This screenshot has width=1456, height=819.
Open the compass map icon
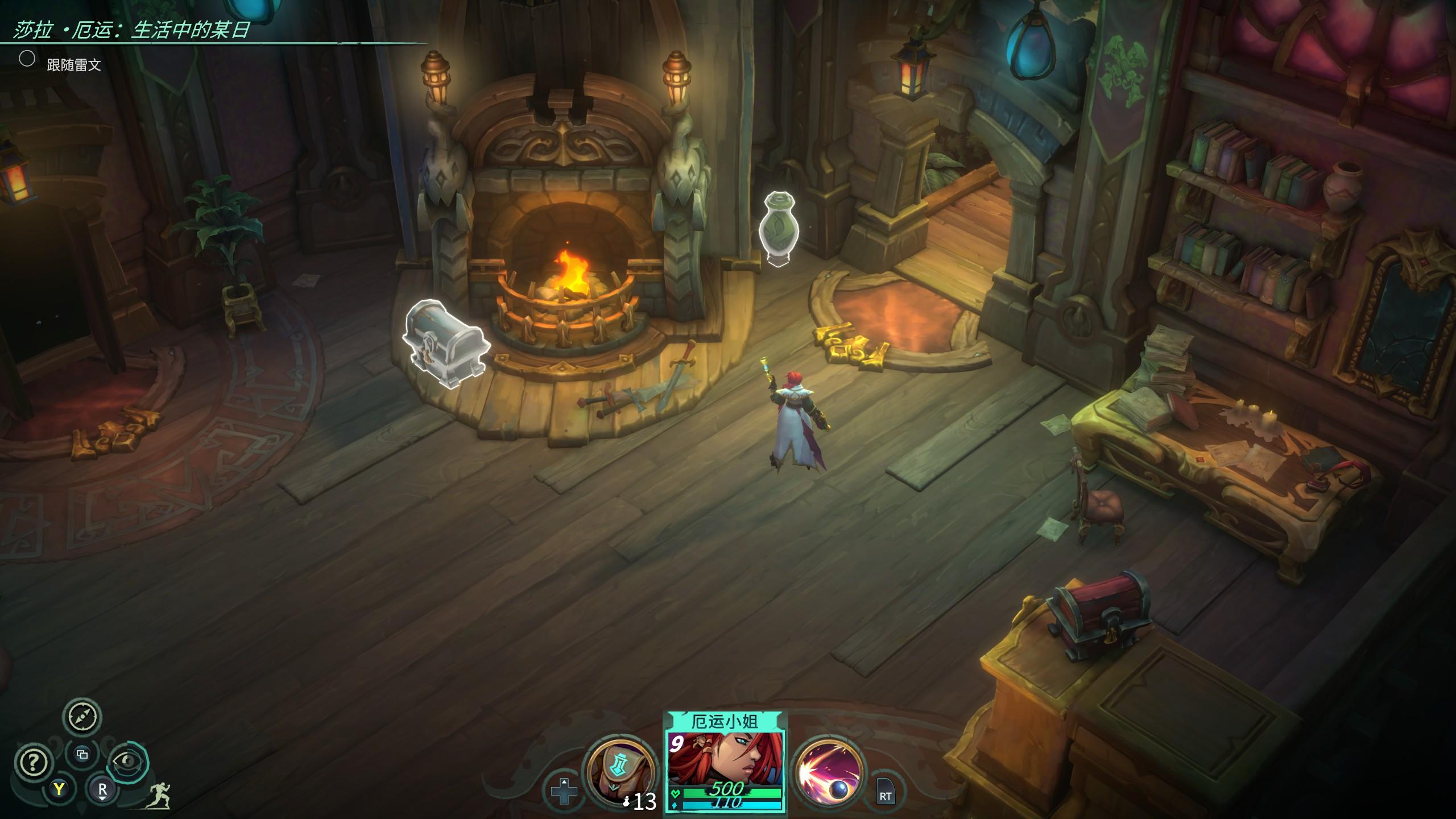tap(82, 717)
